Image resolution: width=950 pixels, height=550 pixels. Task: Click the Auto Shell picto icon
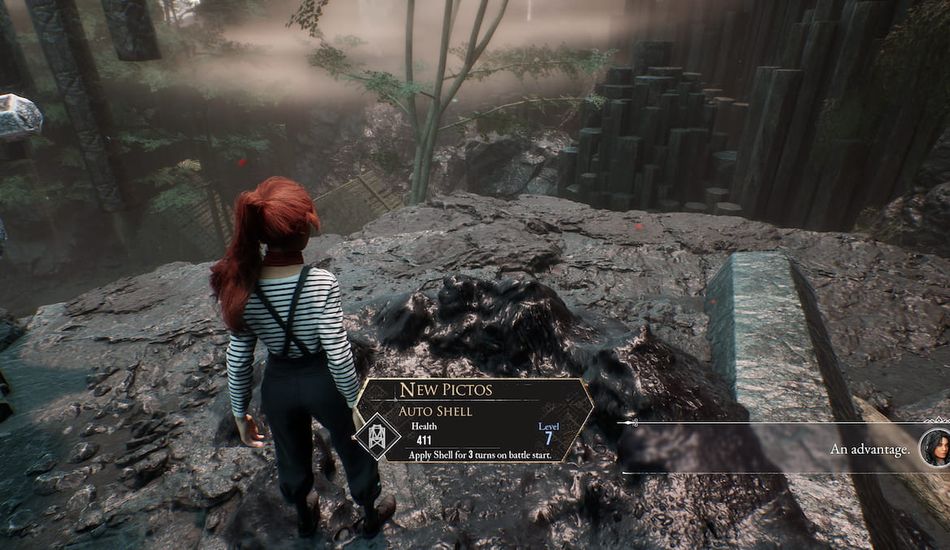(378, 436)
